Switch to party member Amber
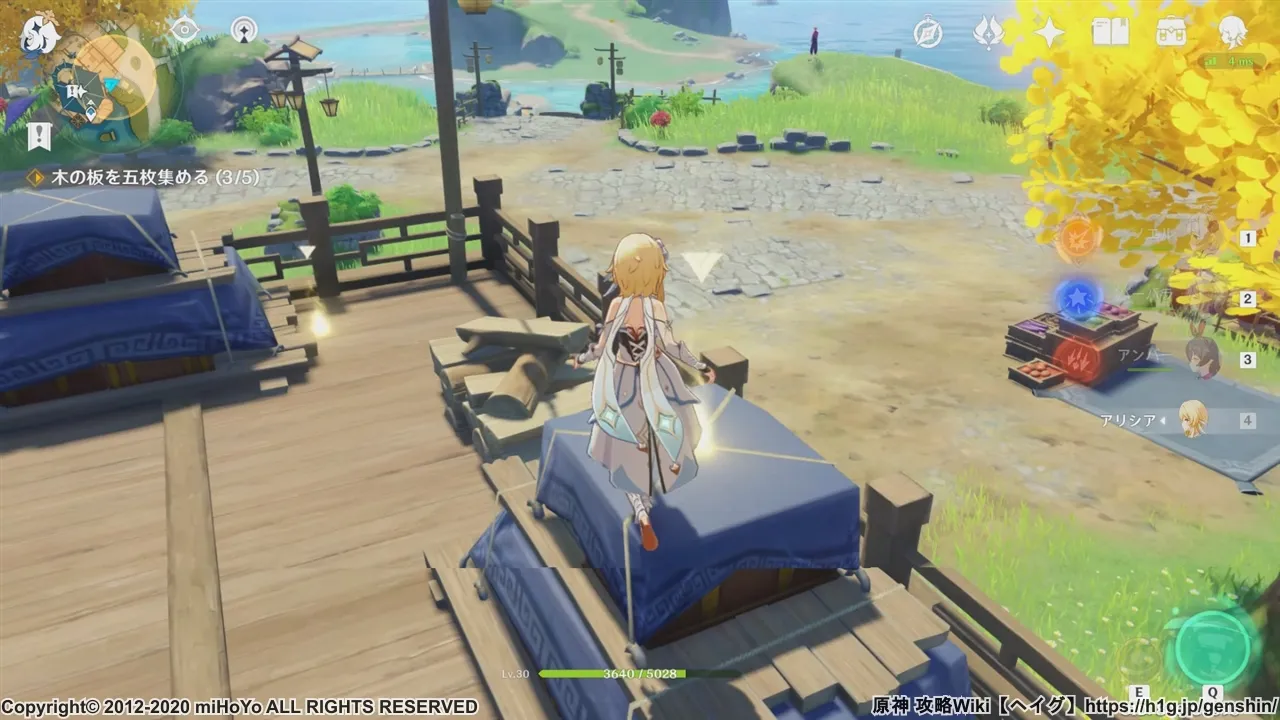Viewport: 1280px width, 720px height. [x=1199, y=356]
